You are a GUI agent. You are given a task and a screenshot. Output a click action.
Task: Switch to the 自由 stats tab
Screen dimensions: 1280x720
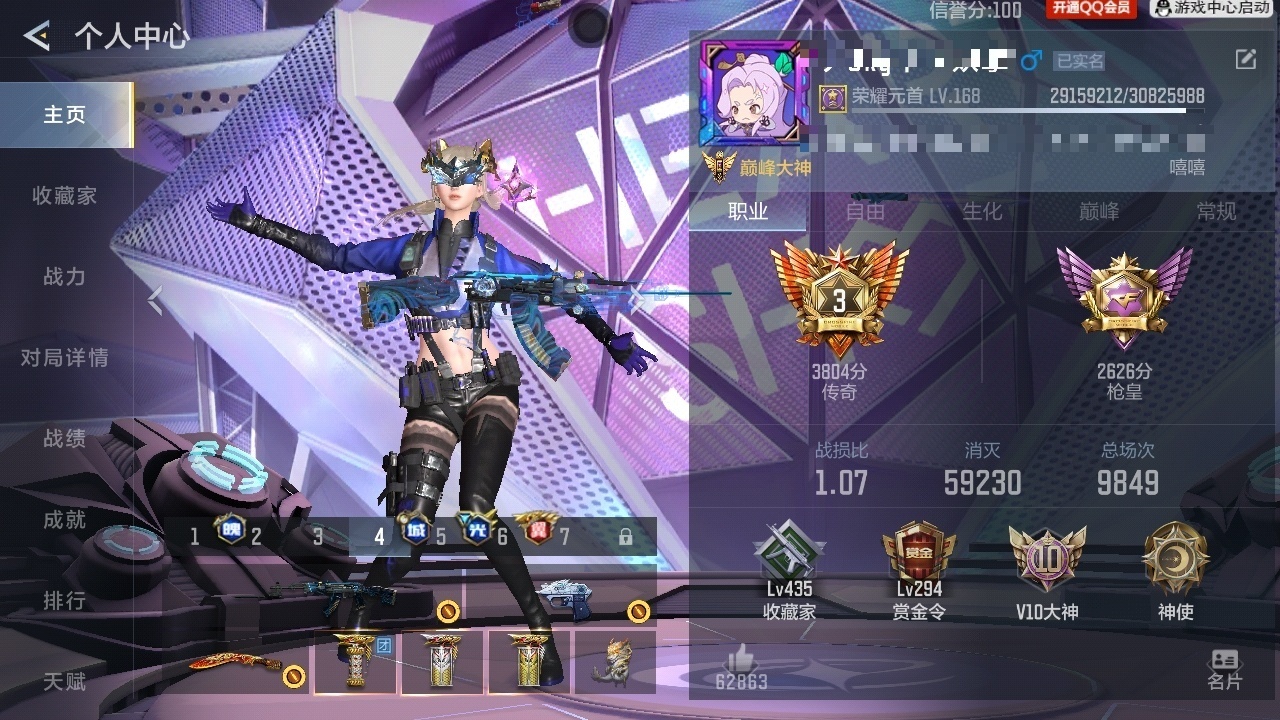point(865,211)
